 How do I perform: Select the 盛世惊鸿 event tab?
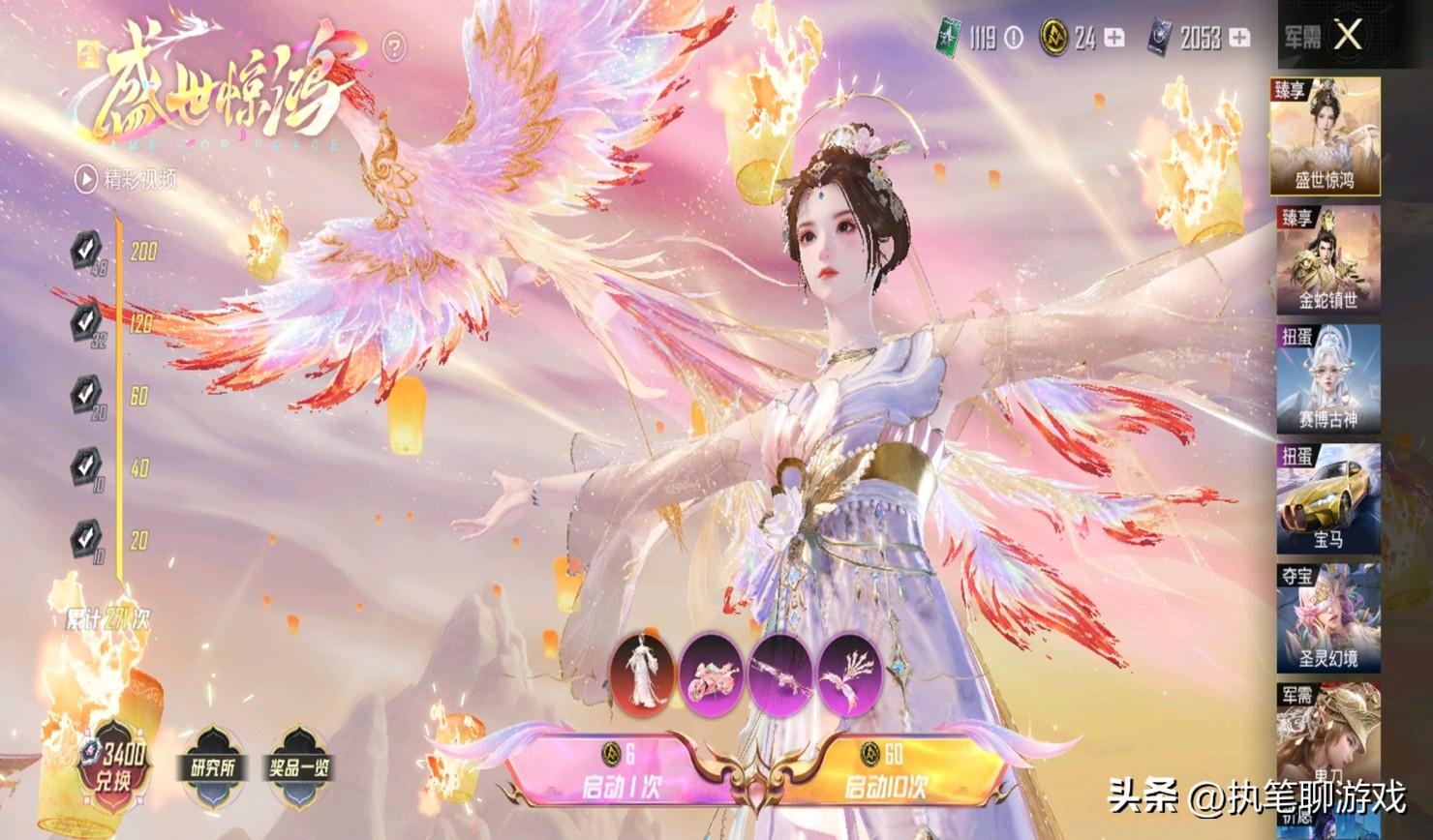[1326, 136]
